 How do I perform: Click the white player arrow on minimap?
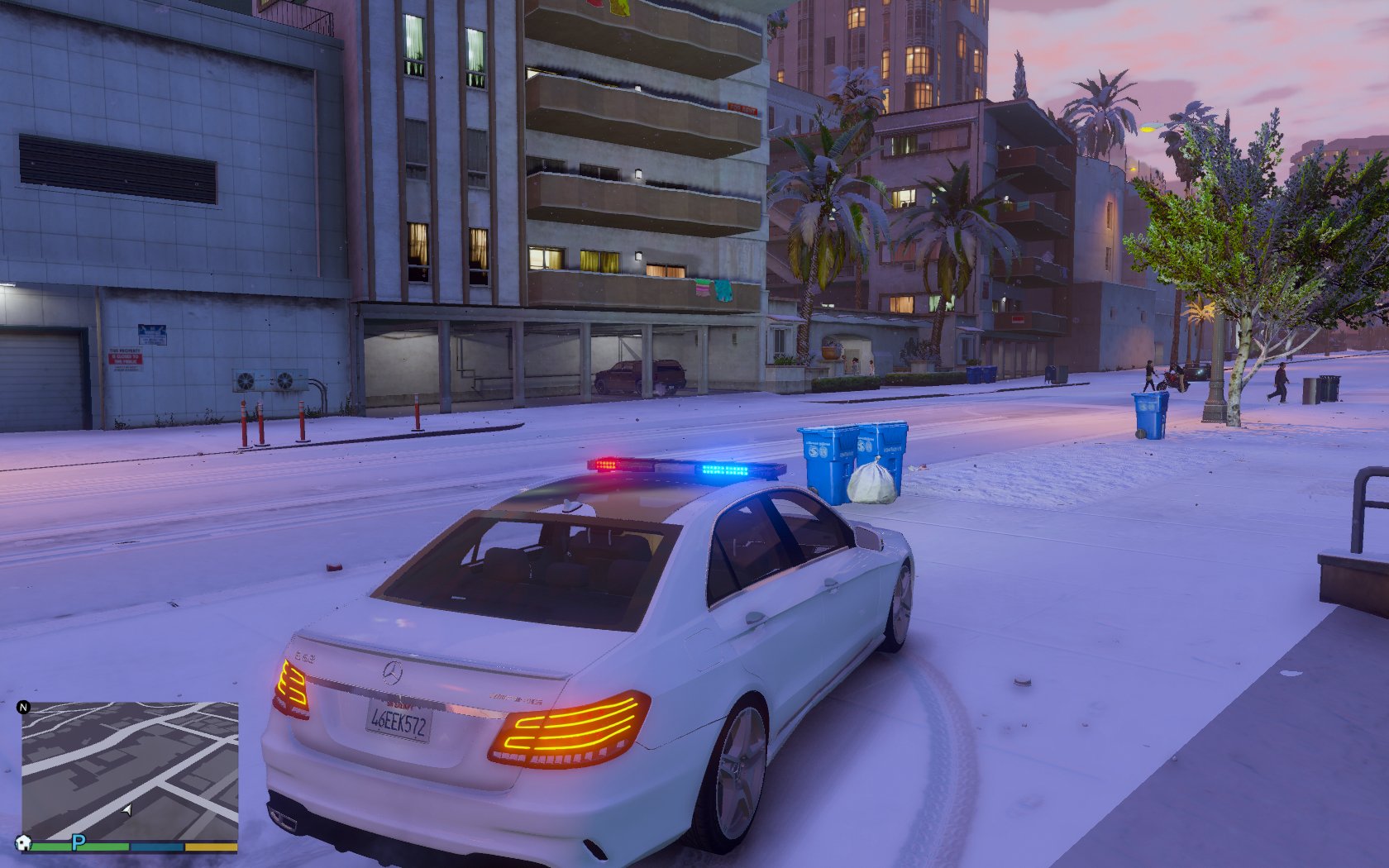[126, 810]
